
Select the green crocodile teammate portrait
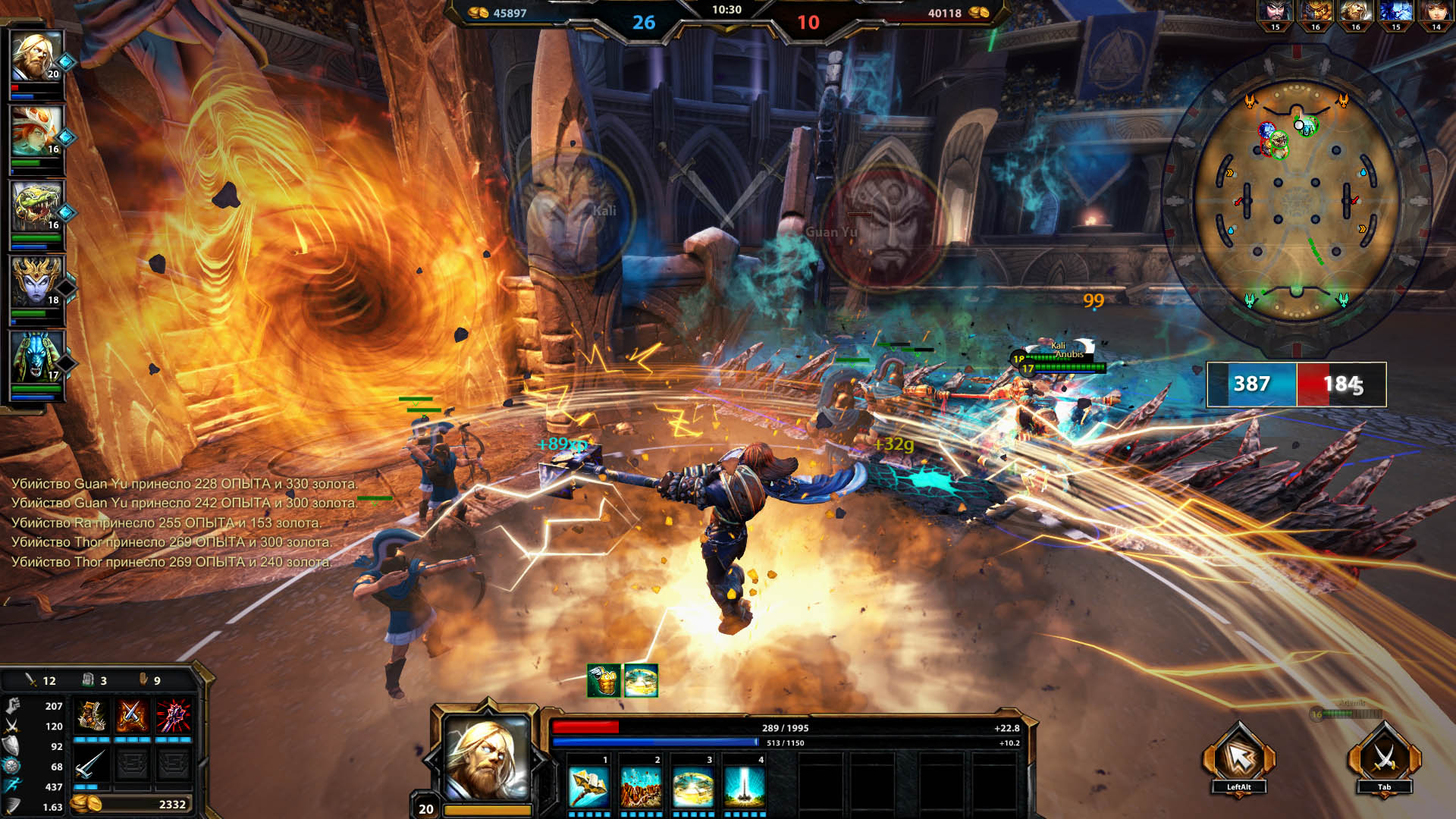pos(36,206)
